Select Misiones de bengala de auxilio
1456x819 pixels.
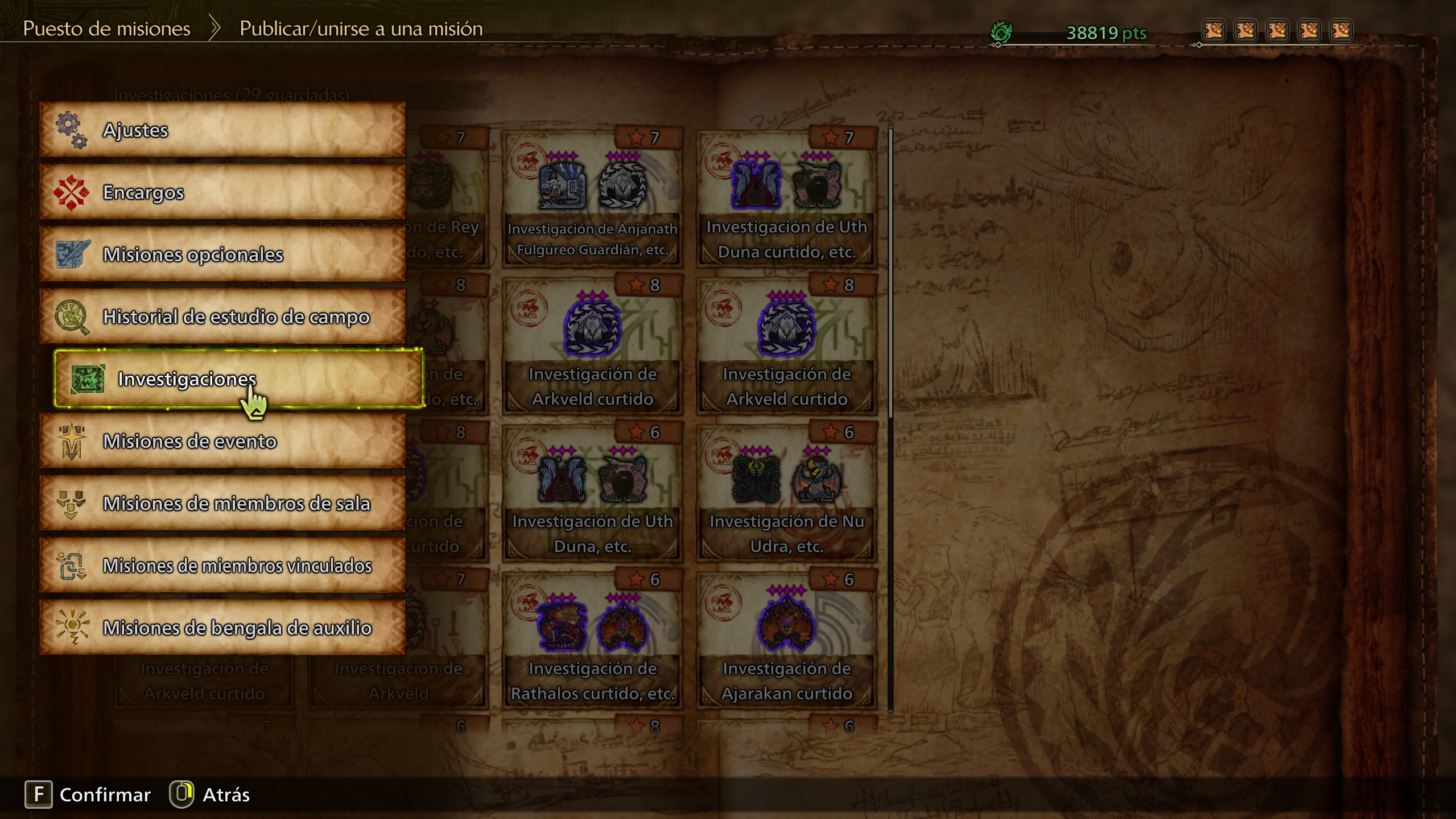(x=222, y=627)
